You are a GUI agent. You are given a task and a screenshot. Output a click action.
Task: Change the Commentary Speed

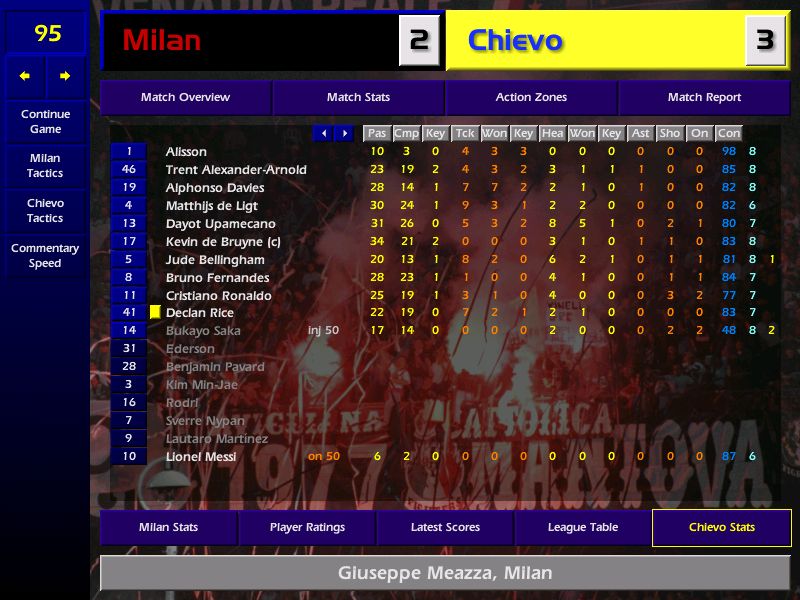coord(45,255)
